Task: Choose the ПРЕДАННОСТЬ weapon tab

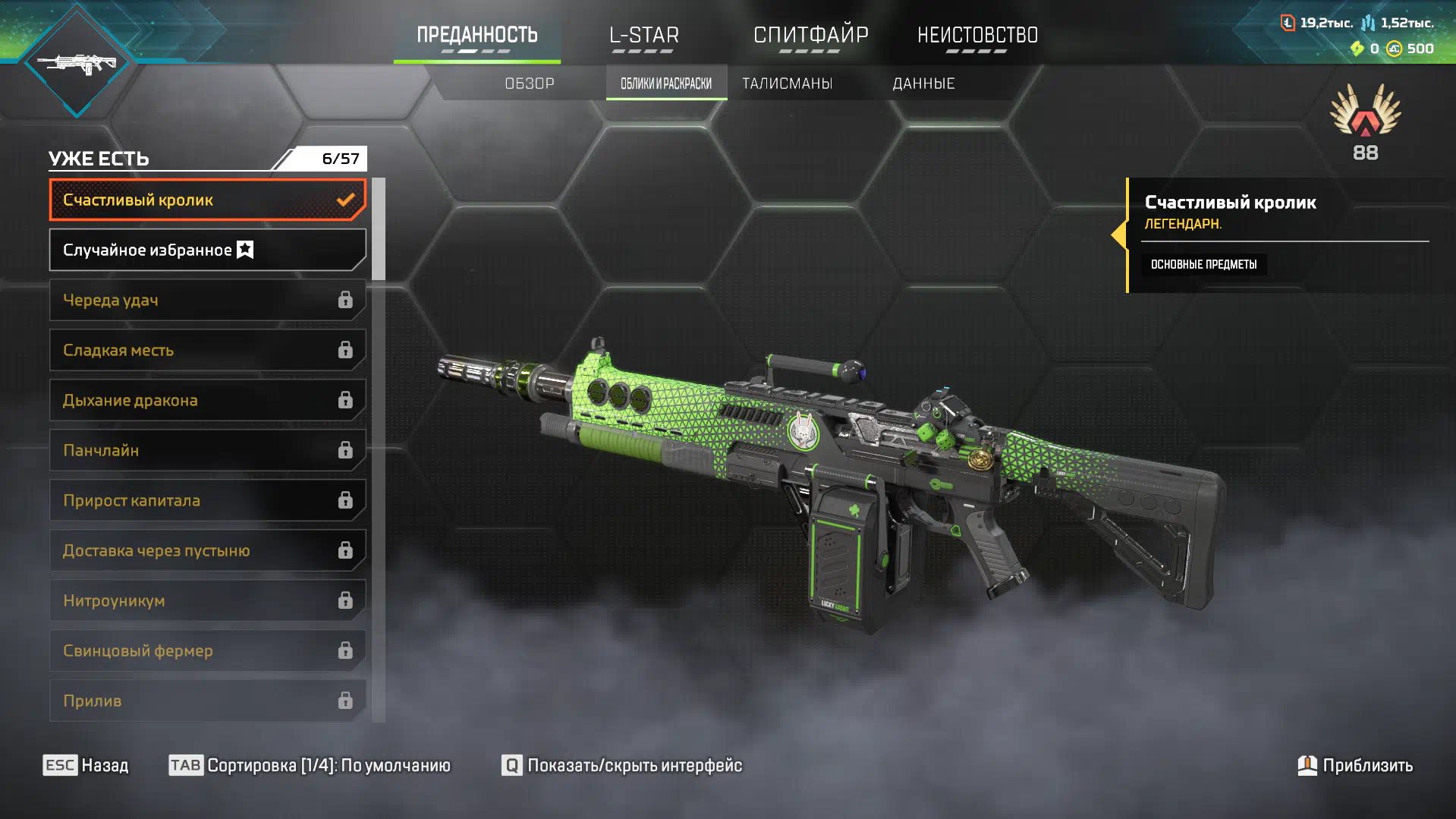Action: tap(476, 35)
